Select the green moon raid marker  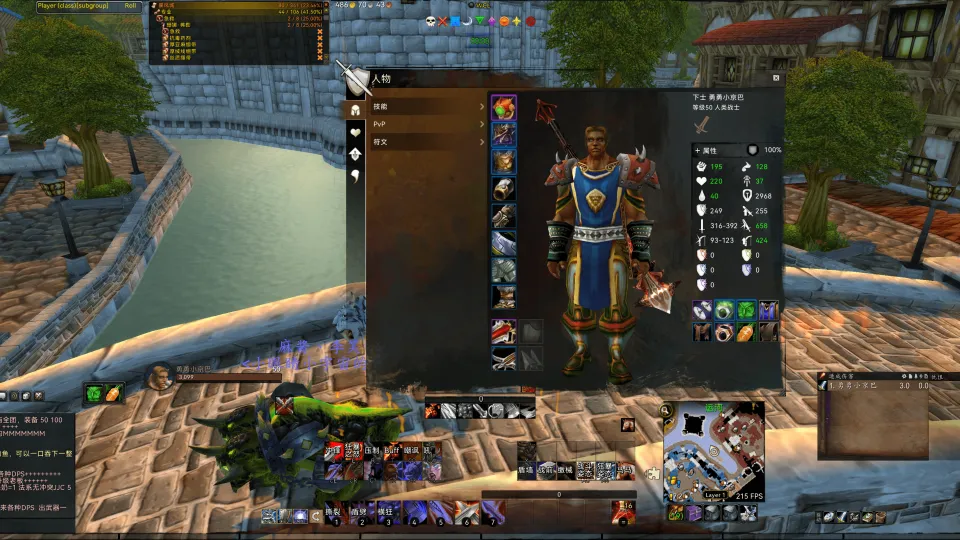[467, 21]
